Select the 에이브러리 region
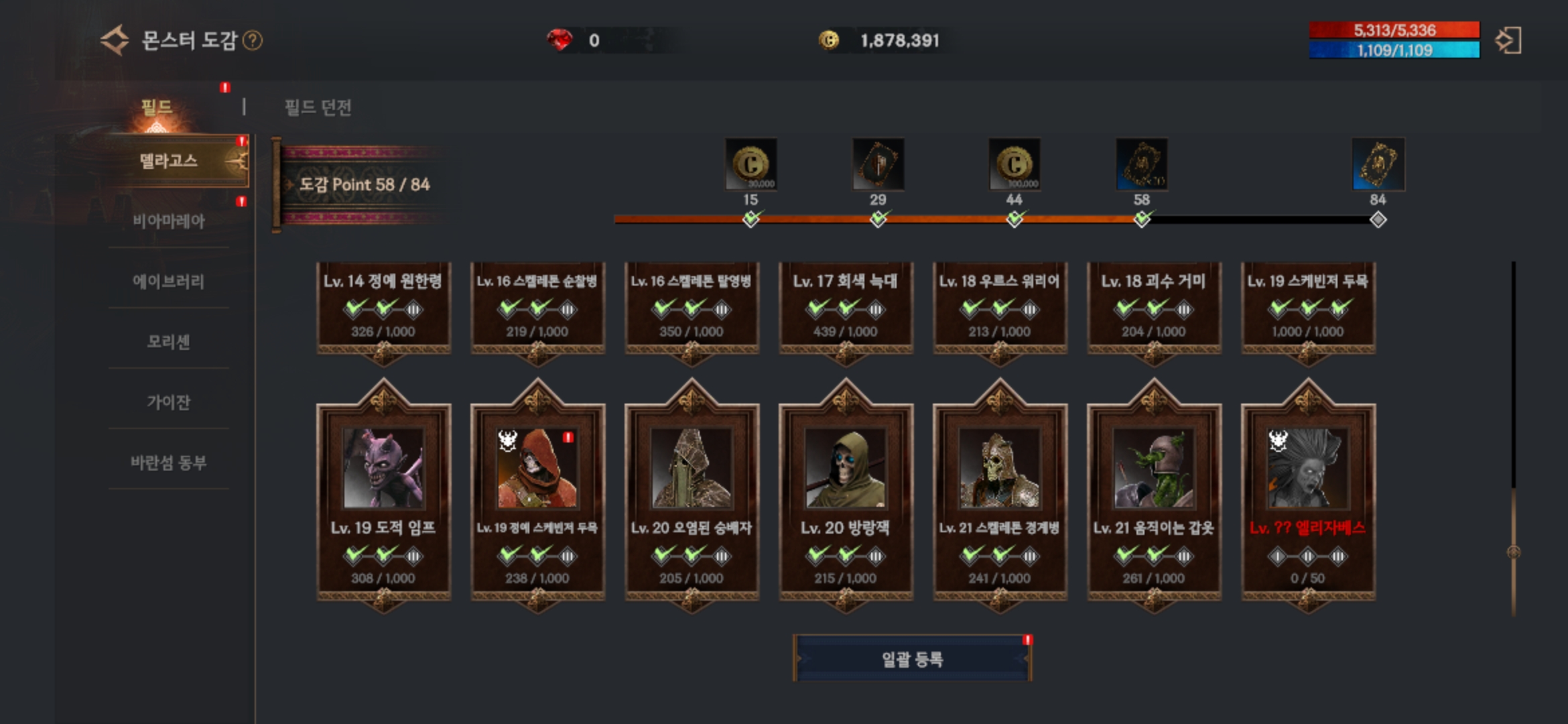This screenshot has height=724, width=1568. (169, 281)
